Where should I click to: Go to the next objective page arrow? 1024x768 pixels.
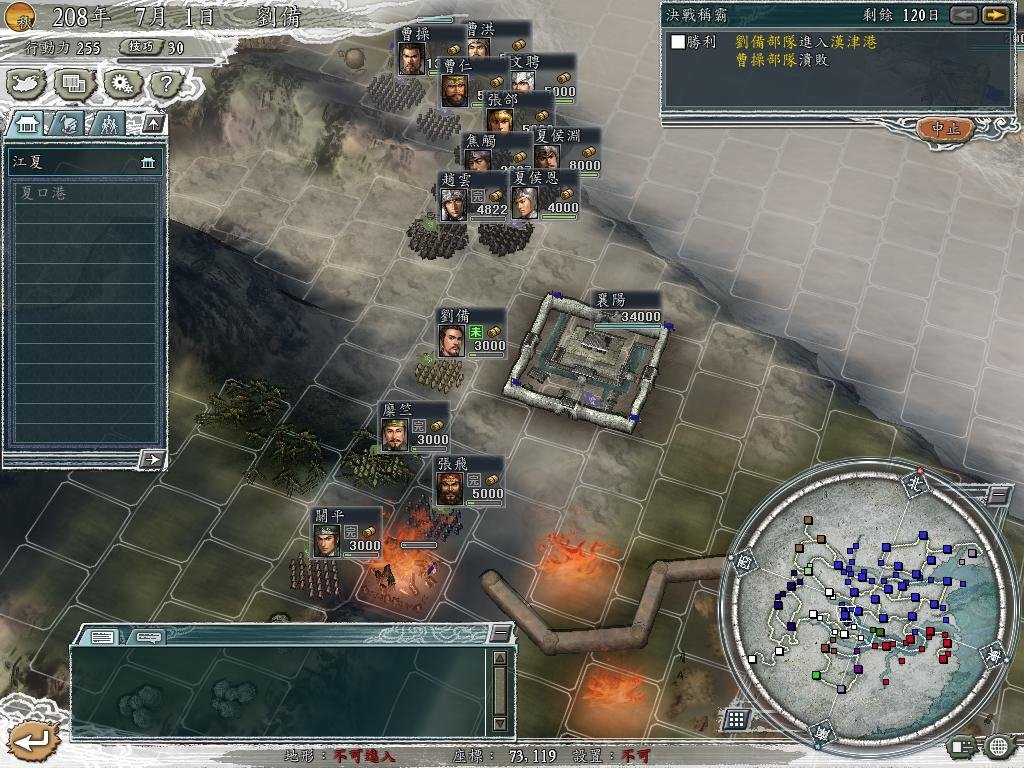coord(994,15)
